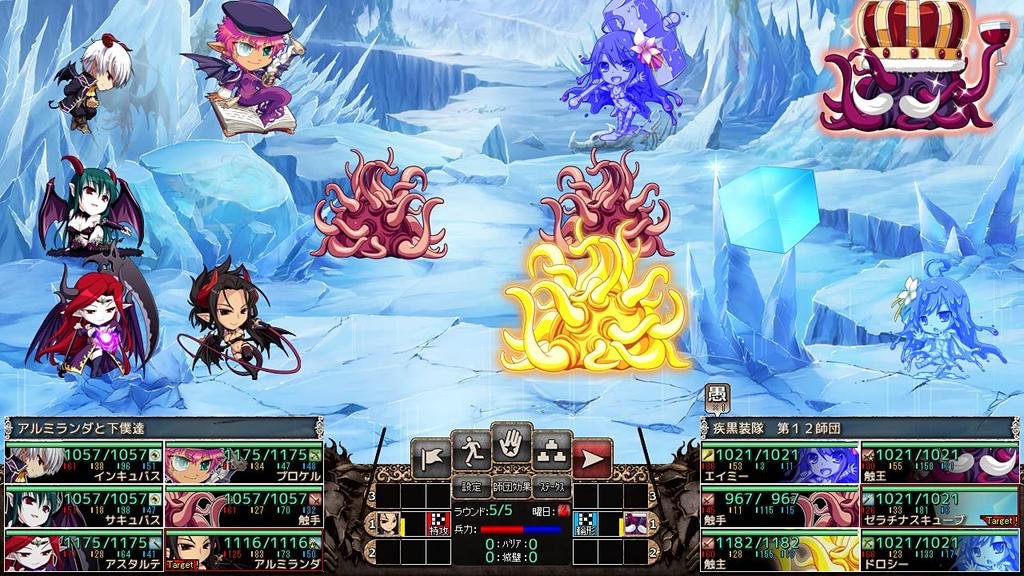Select the プロケル unit panel
Image resolution: width=1024 pixels, height=576 pixels.
pos(243,464)
